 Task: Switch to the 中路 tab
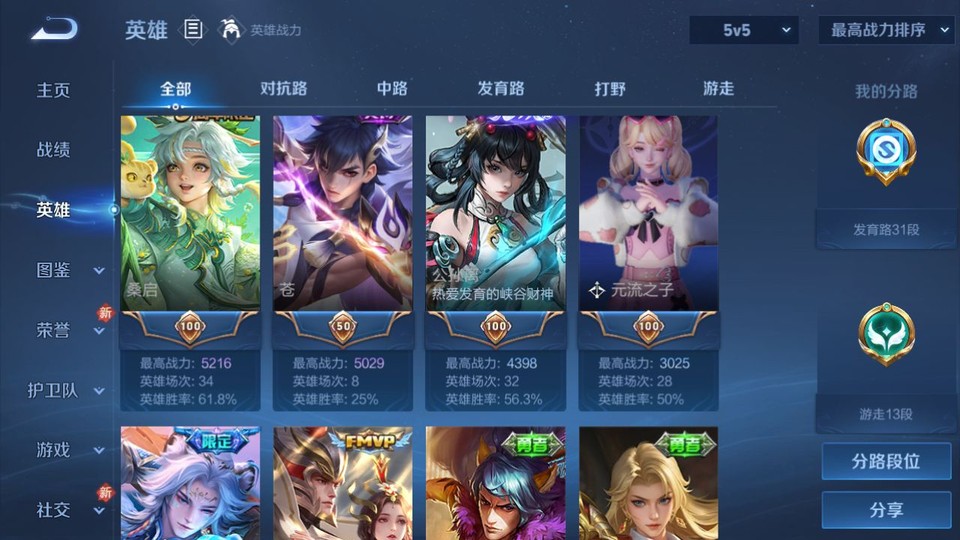point(392,88)
